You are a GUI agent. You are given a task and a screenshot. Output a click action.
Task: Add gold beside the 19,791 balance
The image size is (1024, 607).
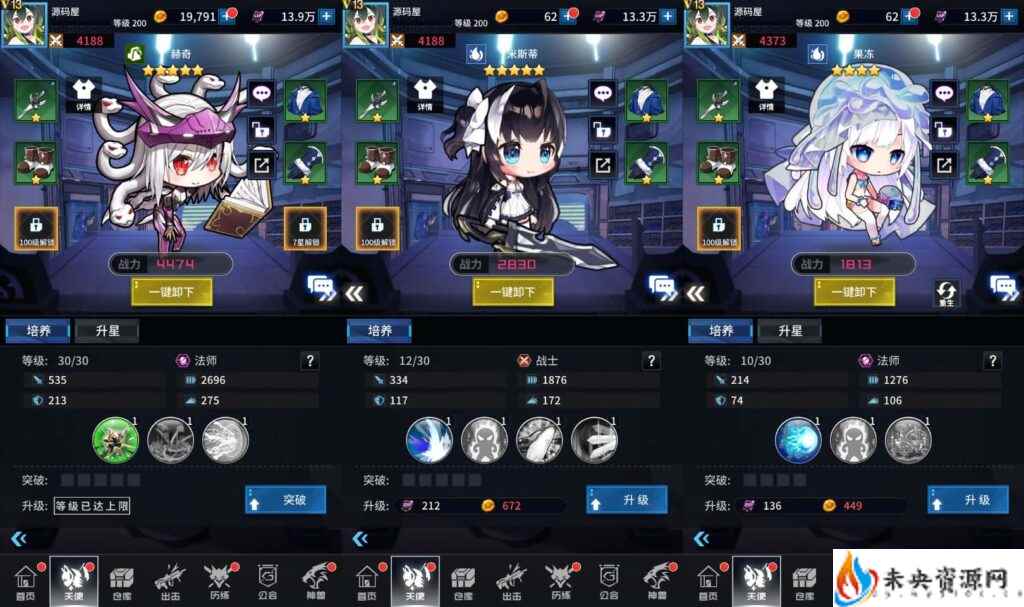(228, 15)
